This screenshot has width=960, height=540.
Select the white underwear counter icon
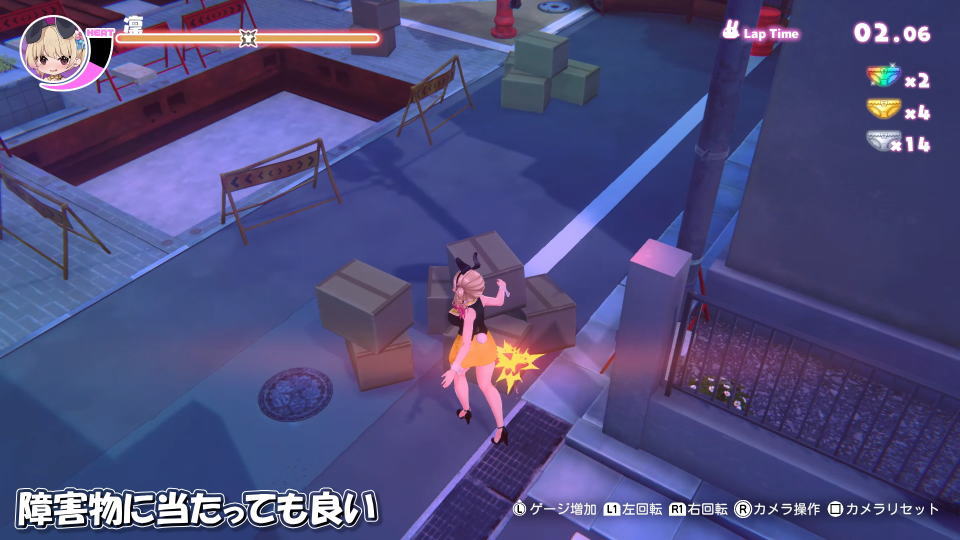tap(883, 142)
